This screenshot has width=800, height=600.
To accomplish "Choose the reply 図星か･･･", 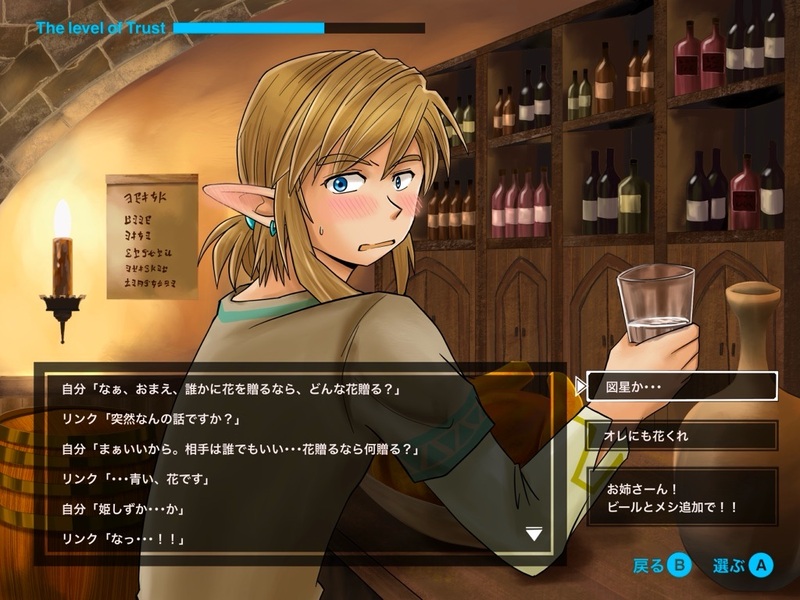I will pos(681,385).
